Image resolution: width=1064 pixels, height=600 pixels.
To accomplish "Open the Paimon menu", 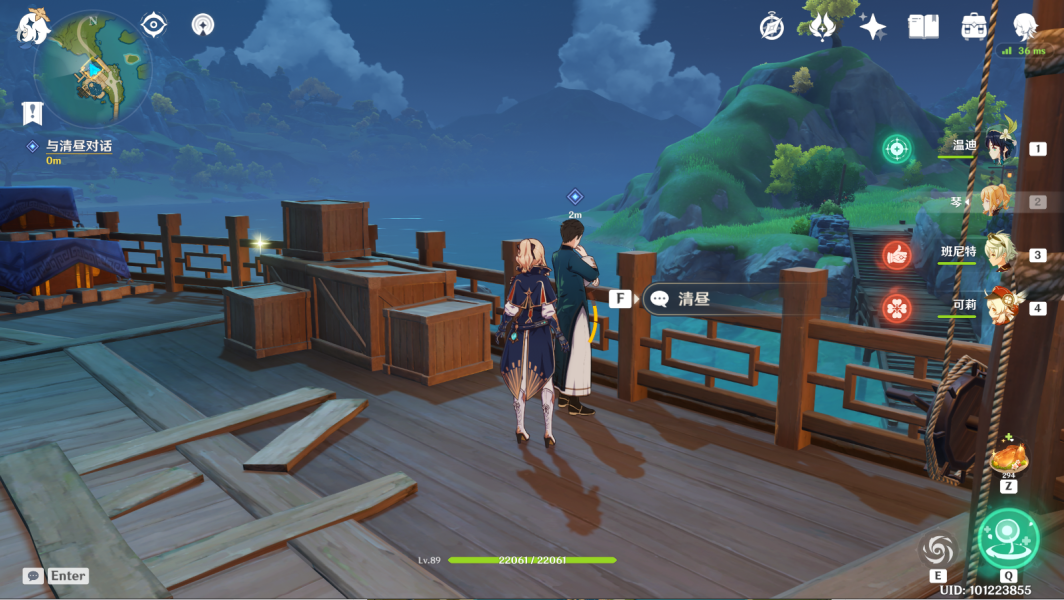I will [x=32, y=26].
